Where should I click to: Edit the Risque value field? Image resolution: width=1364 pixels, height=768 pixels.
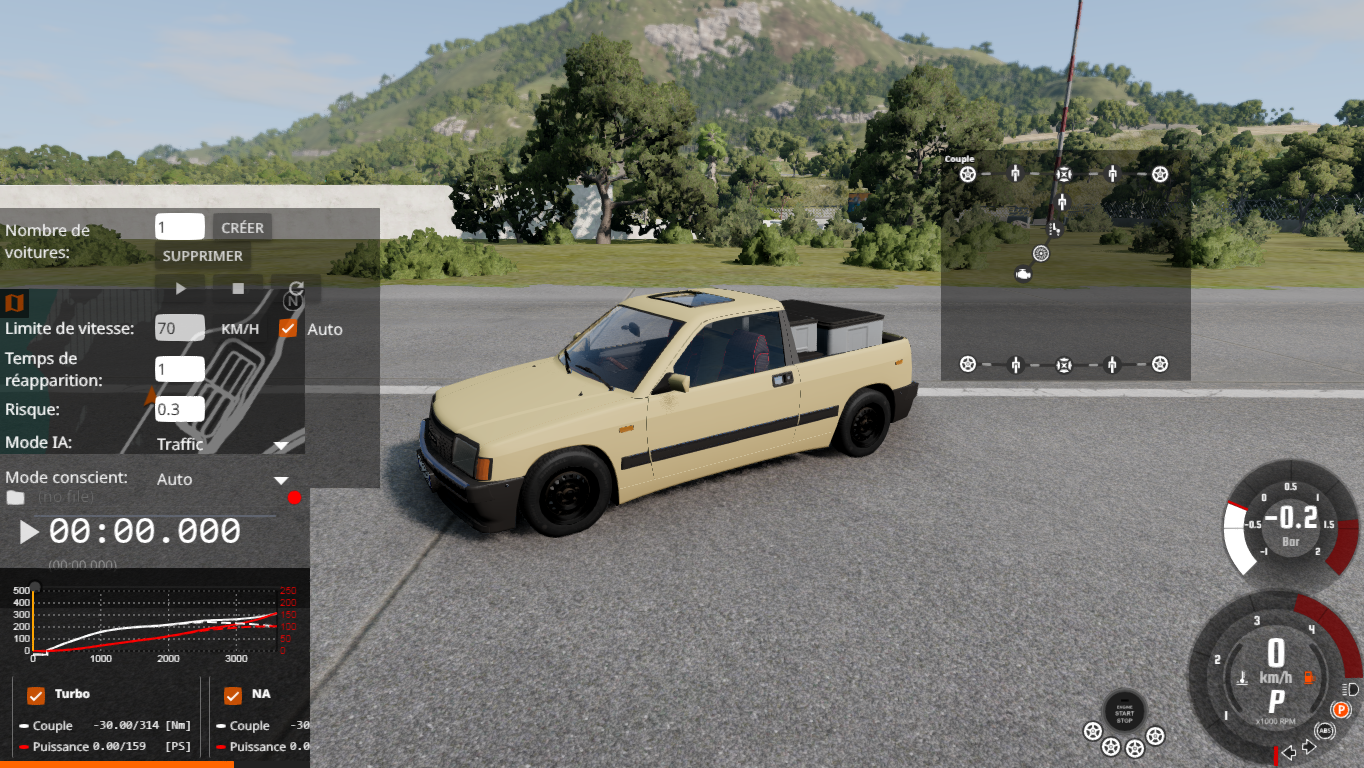pos(180,409)
